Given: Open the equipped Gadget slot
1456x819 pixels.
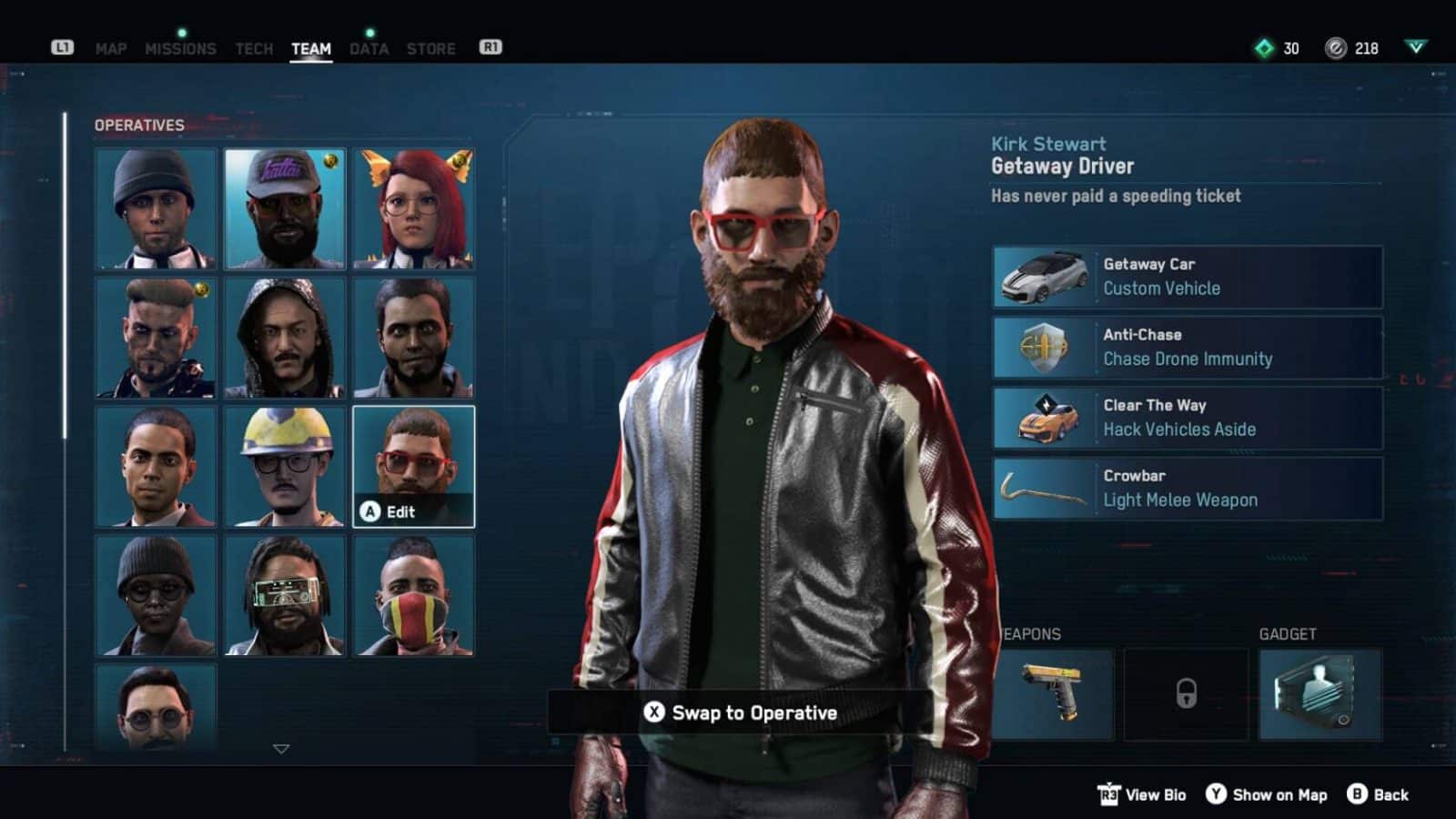Looking at the screenshot, I should coord(1319,693).
